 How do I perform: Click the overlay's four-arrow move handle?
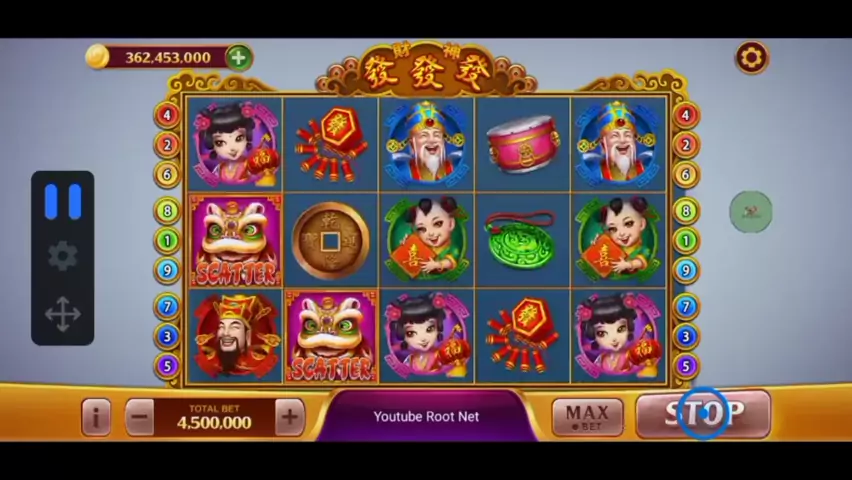(x=63, y=314)
